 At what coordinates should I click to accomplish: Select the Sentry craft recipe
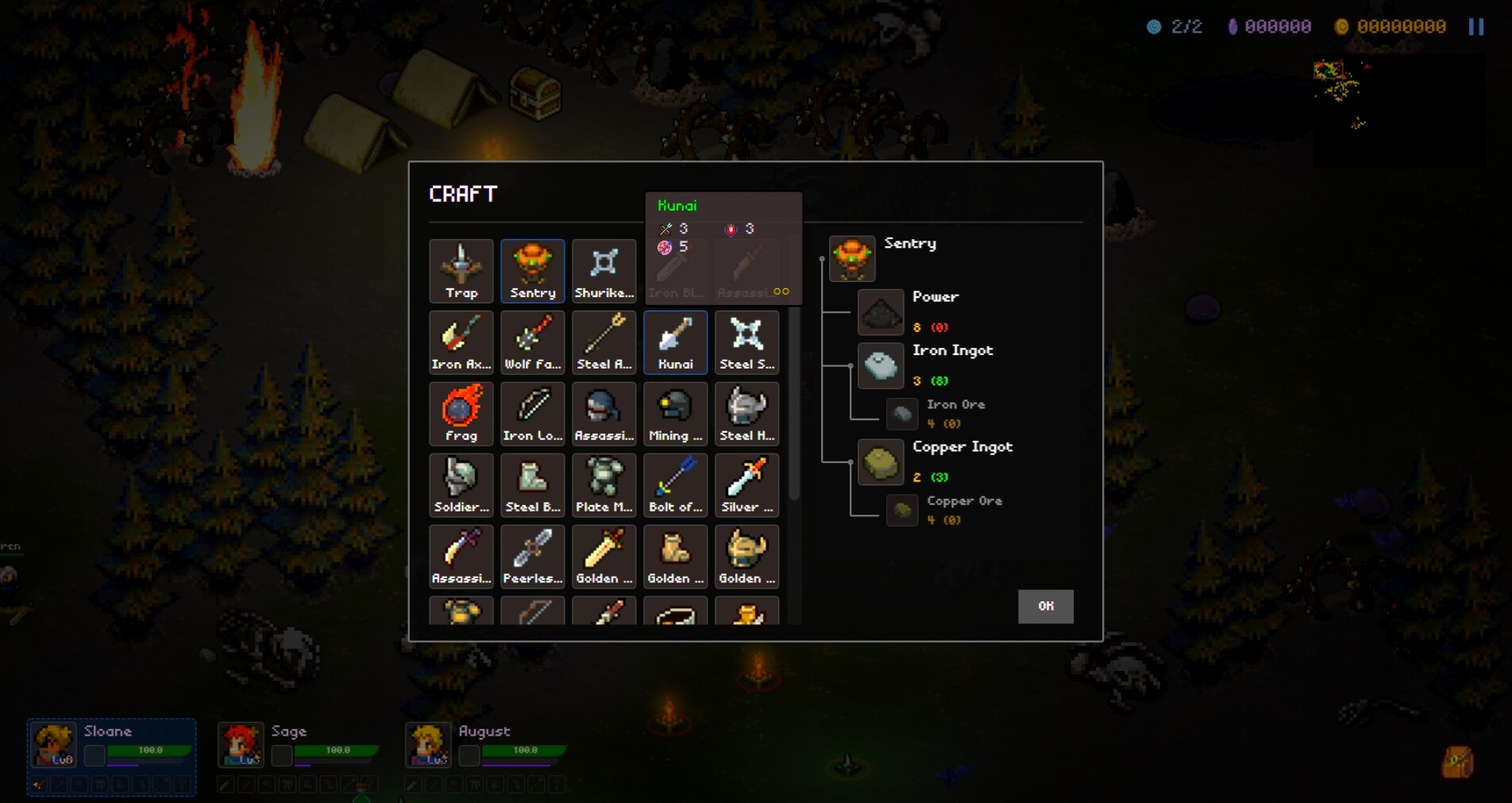point(532,271)
